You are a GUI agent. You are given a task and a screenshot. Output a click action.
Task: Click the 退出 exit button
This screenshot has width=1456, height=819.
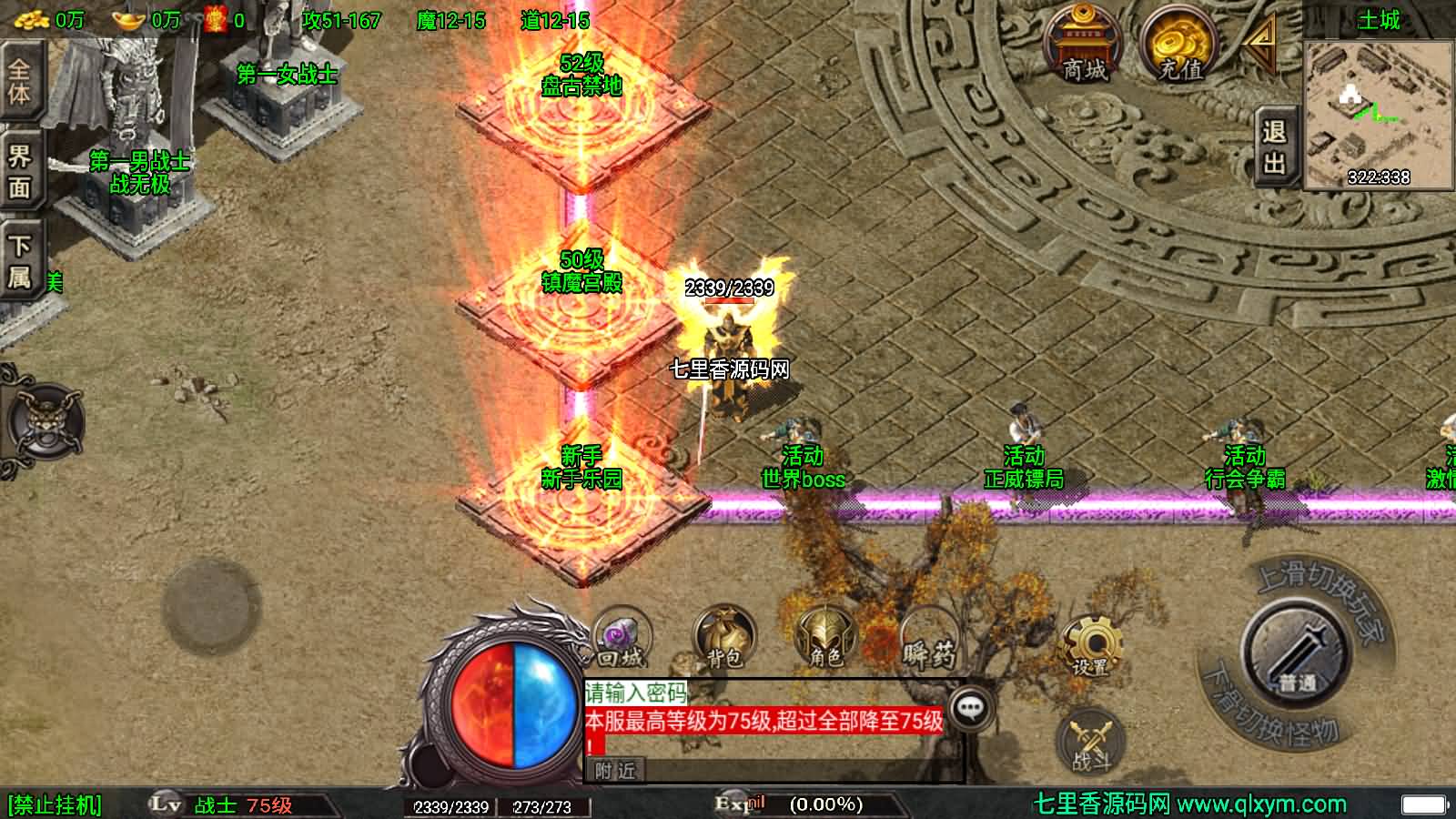(x=1274, y=147)
